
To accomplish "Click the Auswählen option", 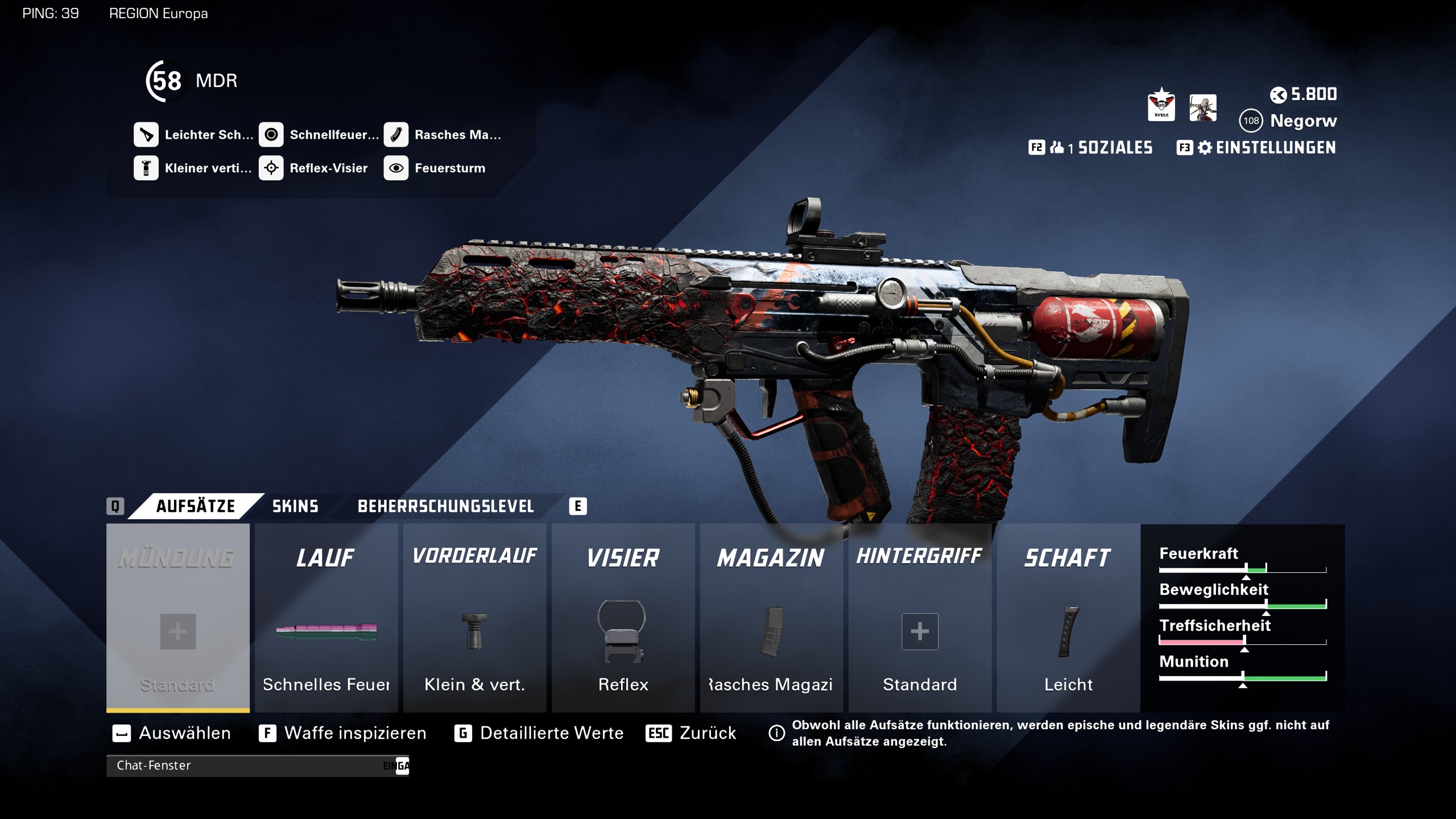I will [x=184, y=733].
